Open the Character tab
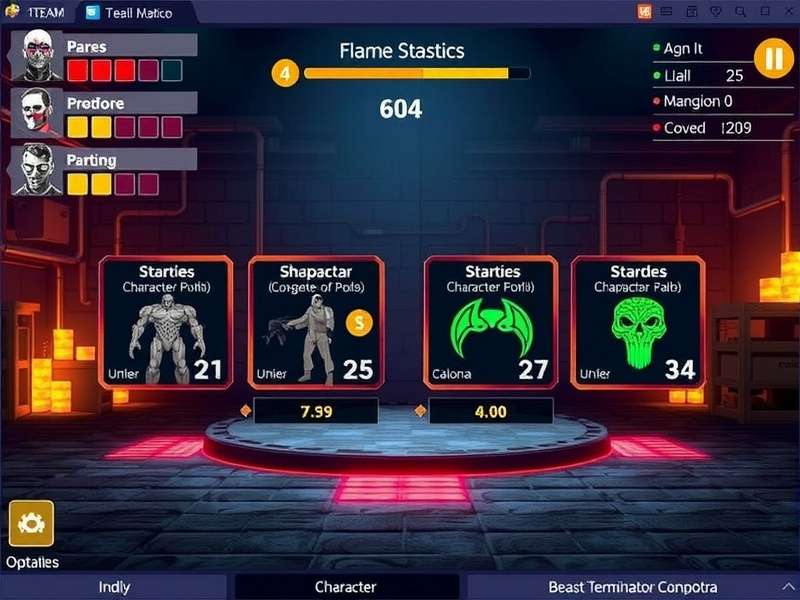Viewport: 800px width, 600px height. 345,587
